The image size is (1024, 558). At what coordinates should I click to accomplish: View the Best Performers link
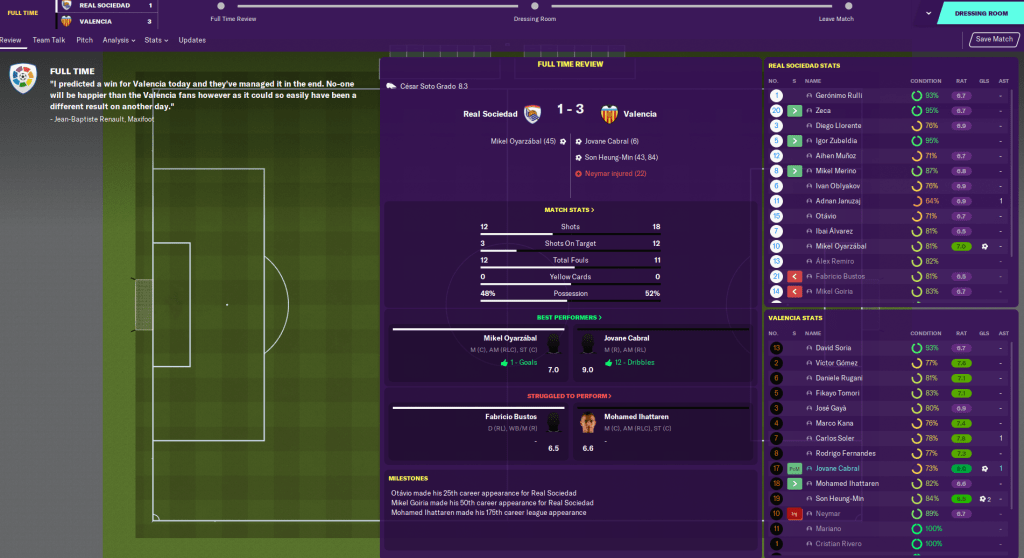pos(570,317)
